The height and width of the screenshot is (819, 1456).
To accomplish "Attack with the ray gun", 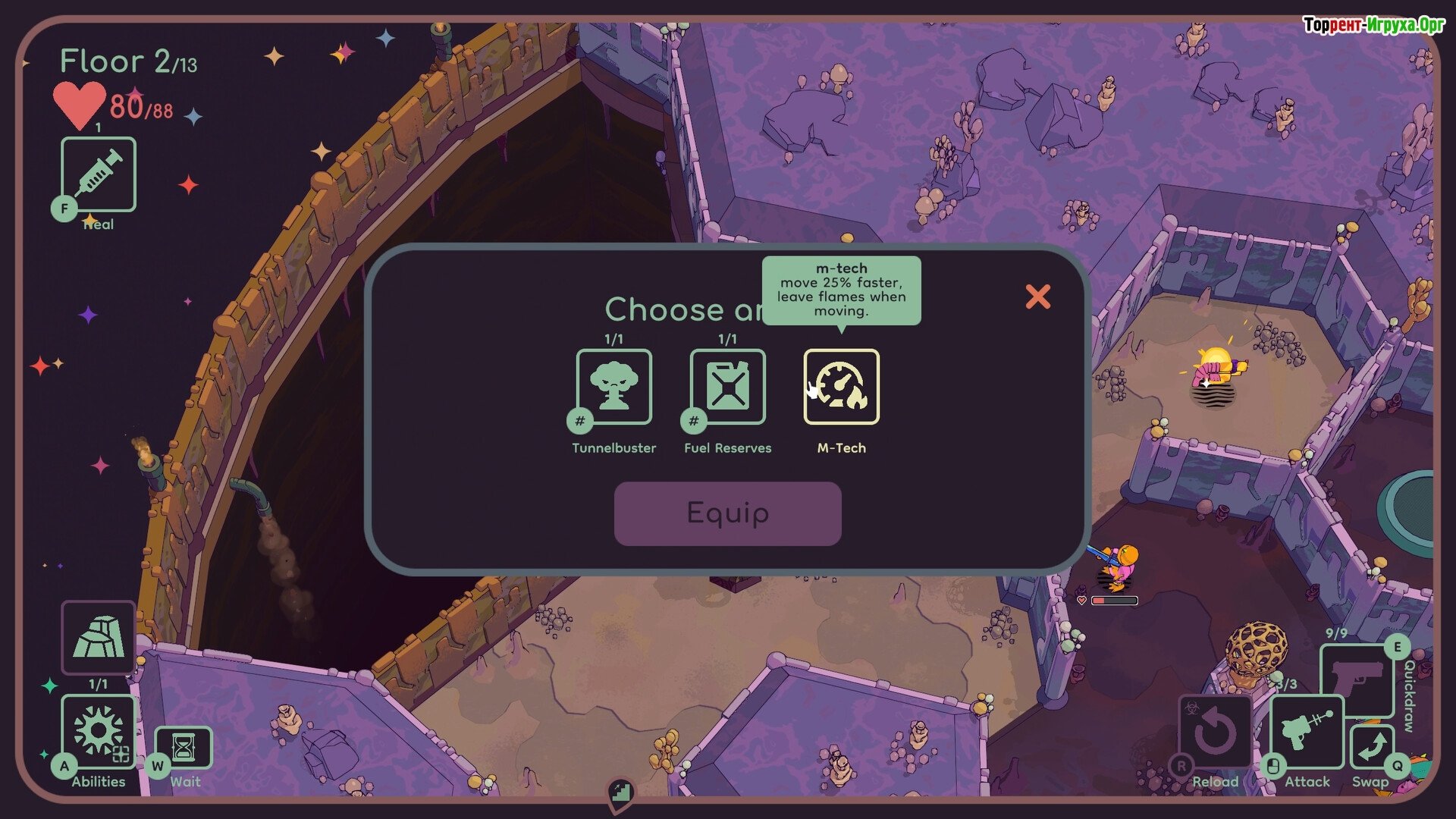I will pyautogui.click(x=1307, y=732).
